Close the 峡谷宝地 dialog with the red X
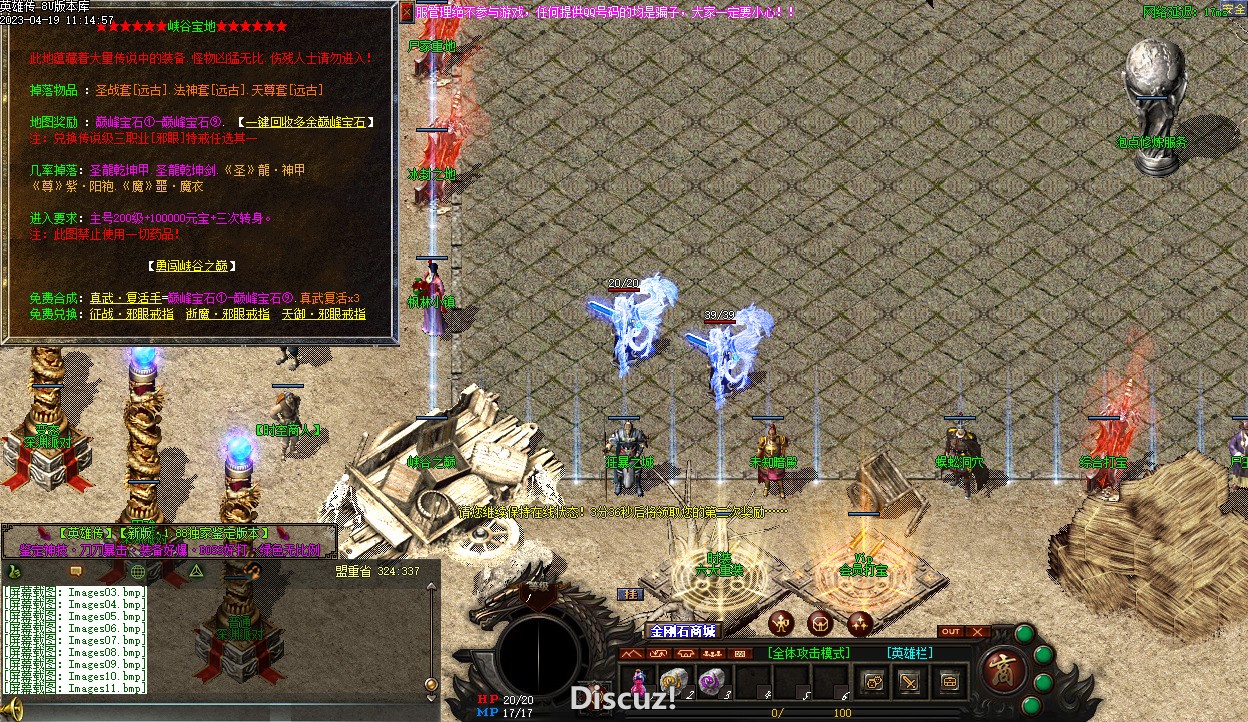The image size is (1248, 722). click(406, 12)
